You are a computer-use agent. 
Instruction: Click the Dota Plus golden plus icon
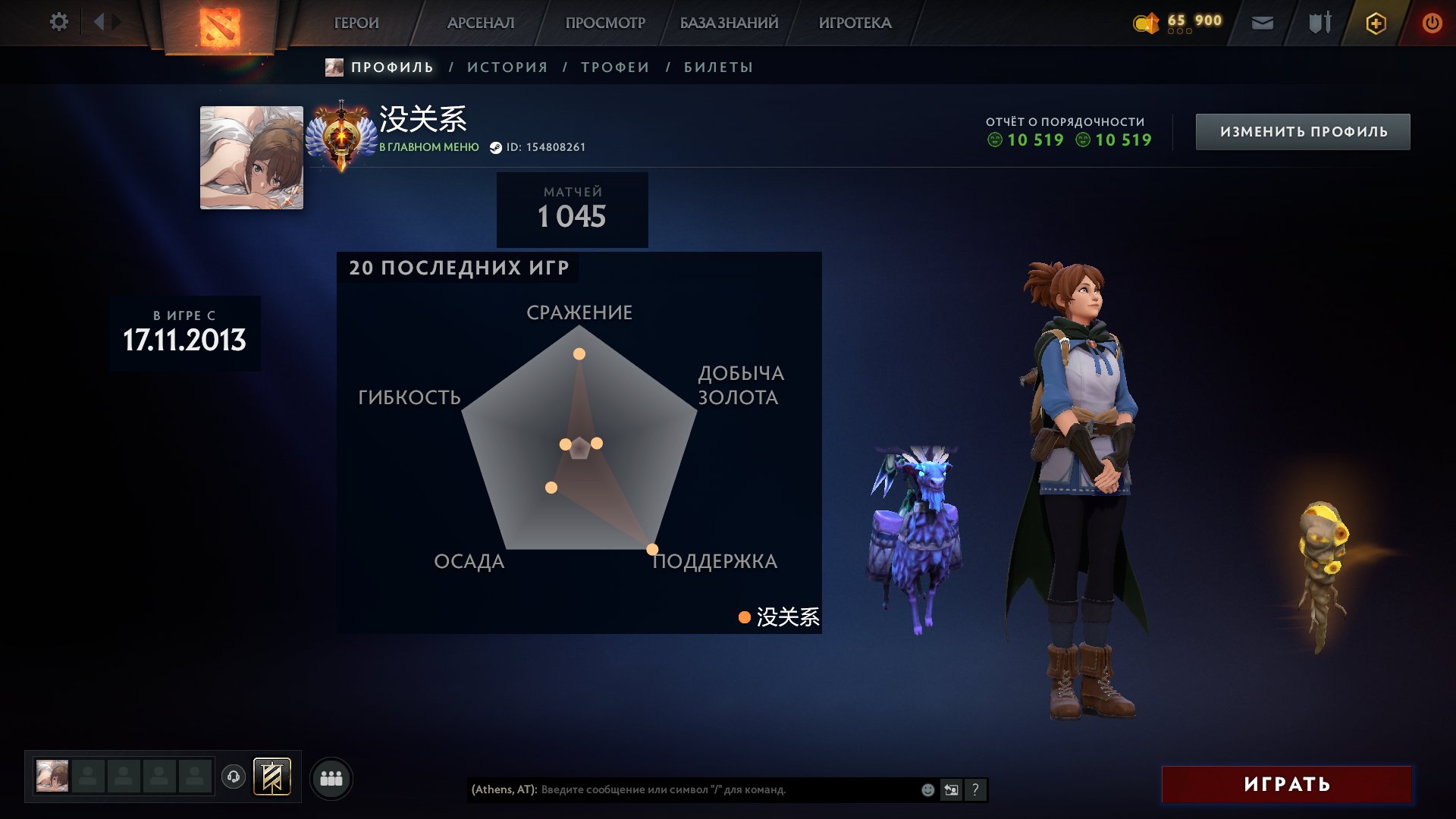coord(1376,23)
